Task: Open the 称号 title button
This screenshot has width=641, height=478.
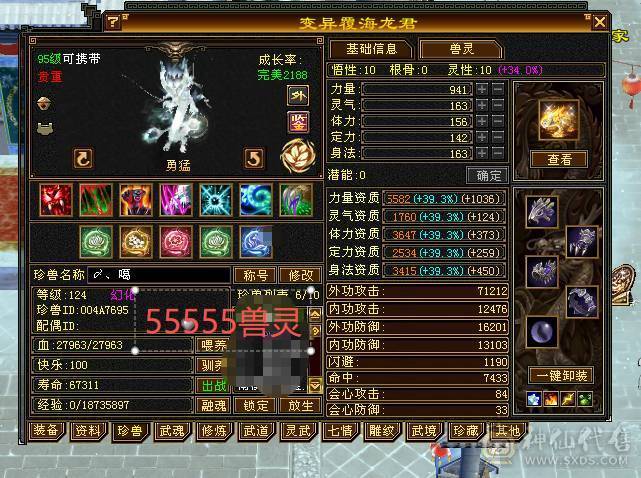Action: pyautogui.click(x=254, y=275)
